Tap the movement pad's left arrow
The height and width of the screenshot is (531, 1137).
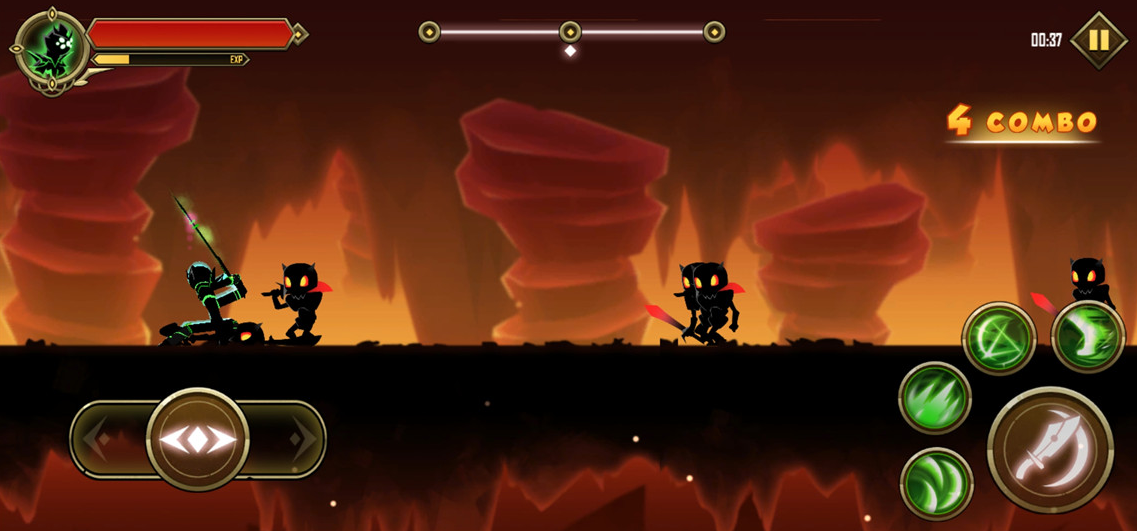coord(97,439)
